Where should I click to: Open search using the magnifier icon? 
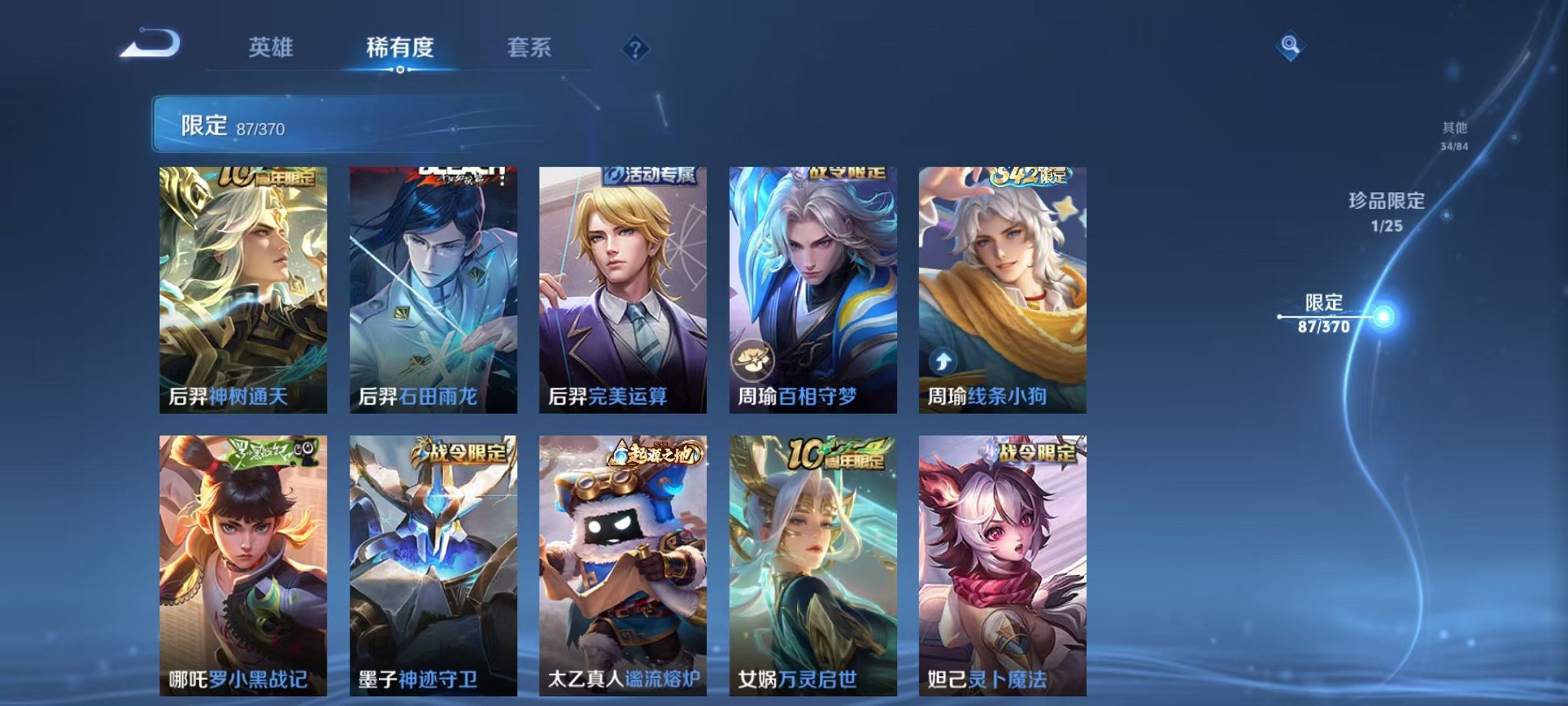click(x=1291, y=45)
